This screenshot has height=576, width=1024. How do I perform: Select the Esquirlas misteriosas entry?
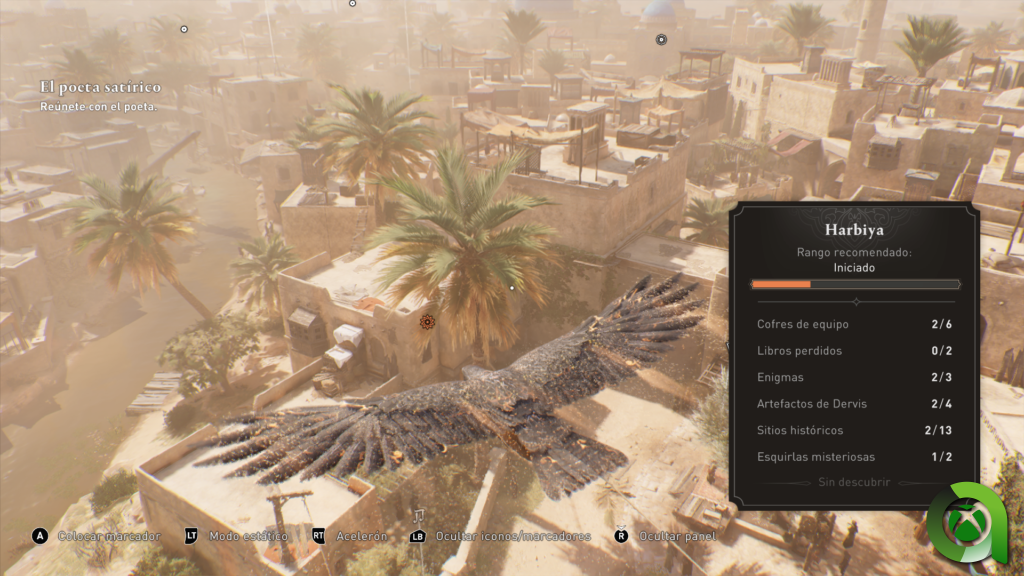854,457
